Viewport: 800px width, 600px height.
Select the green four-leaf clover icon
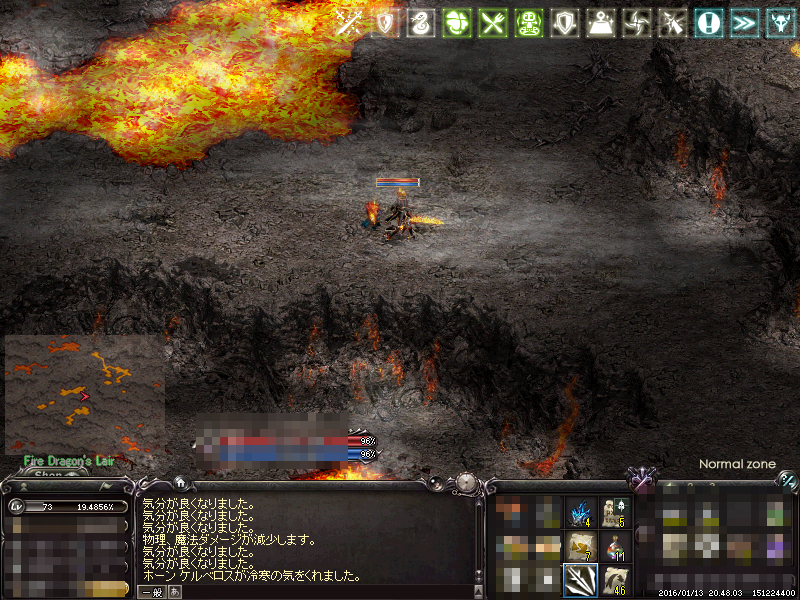[x=457, y=23]
